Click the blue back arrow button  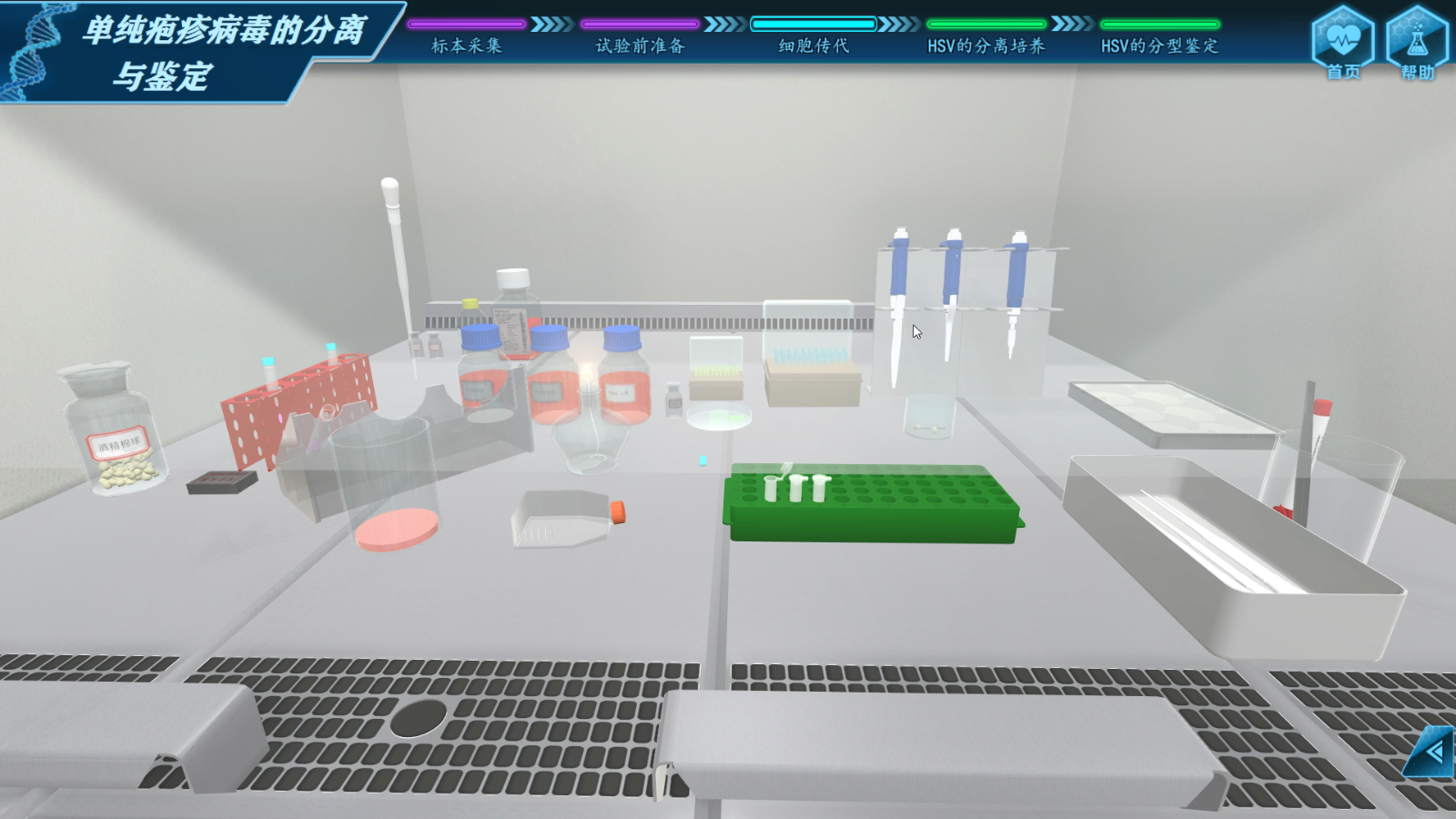click(1433, 752)
